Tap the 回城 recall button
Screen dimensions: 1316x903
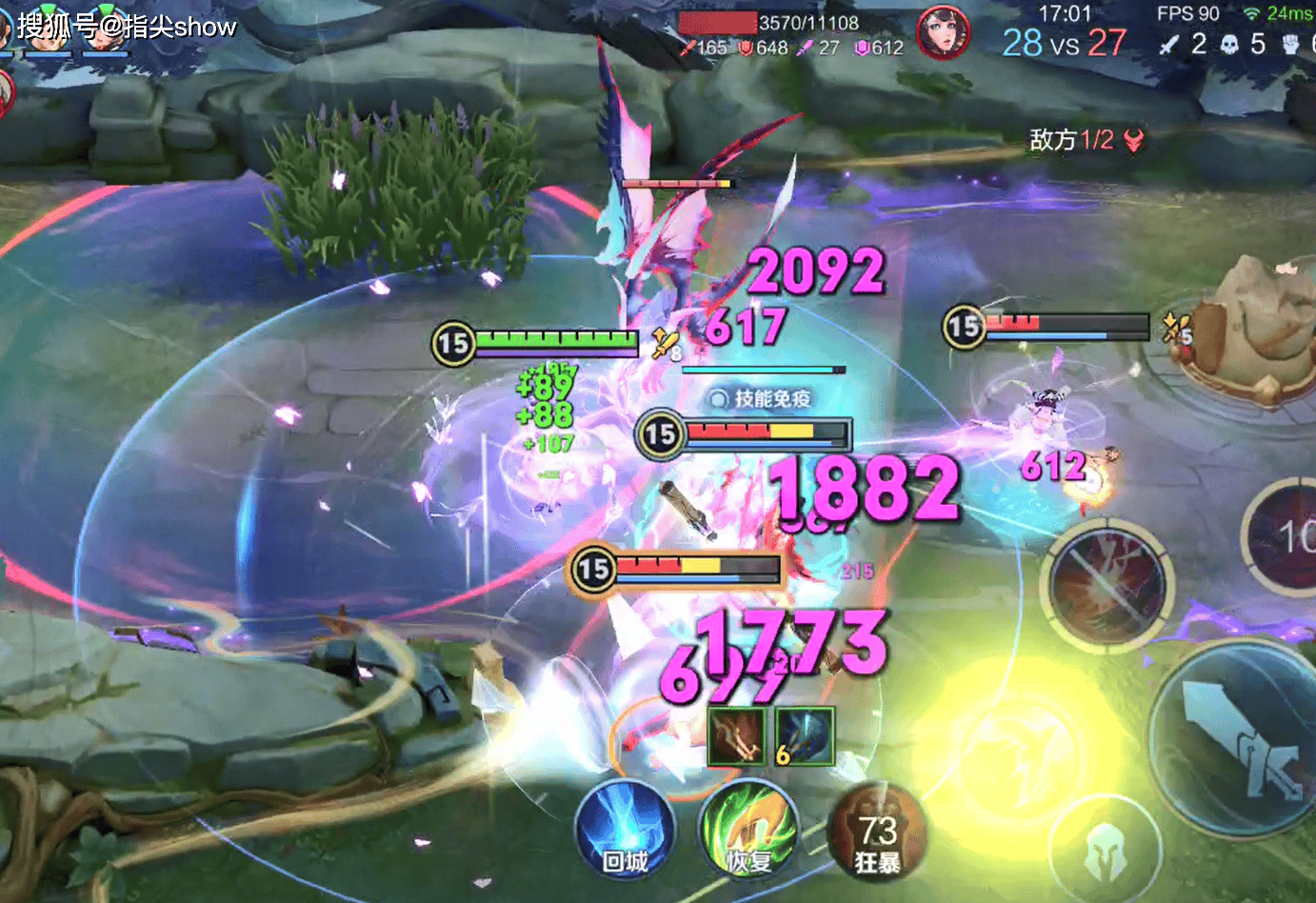[625, 831]
